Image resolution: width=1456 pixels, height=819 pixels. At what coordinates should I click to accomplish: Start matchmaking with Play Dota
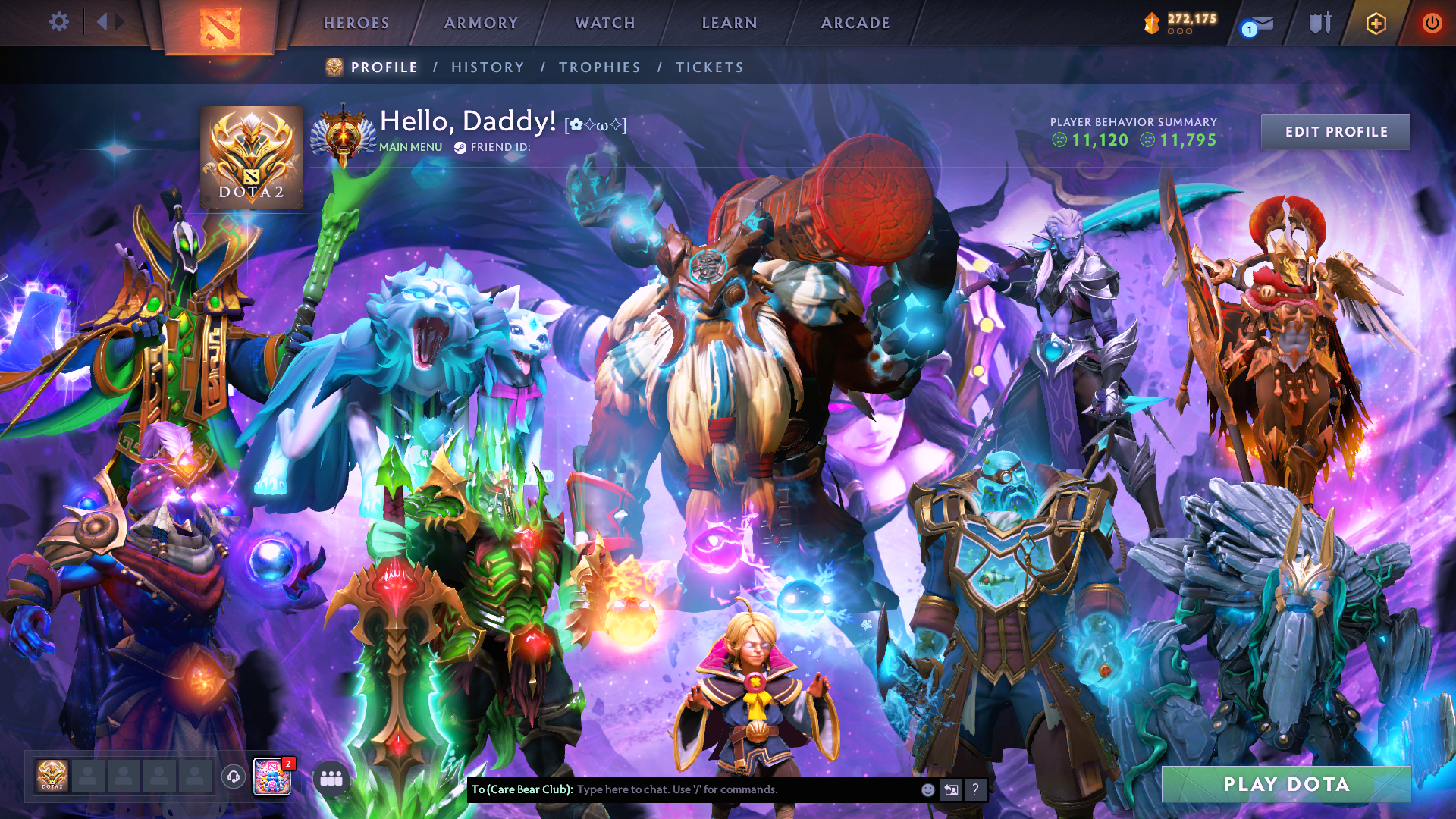coord(1286,784)
